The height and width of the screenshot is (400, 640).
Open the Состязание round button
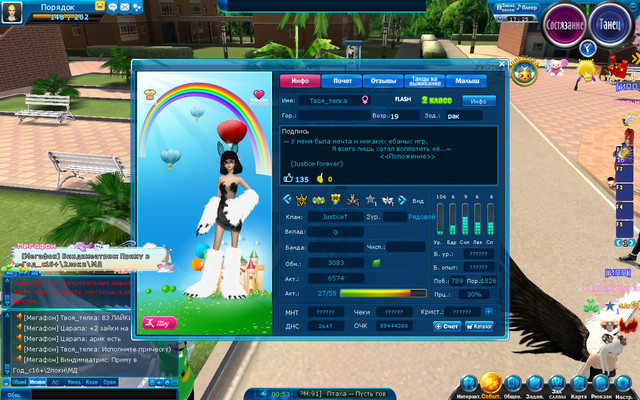(567, 24)
